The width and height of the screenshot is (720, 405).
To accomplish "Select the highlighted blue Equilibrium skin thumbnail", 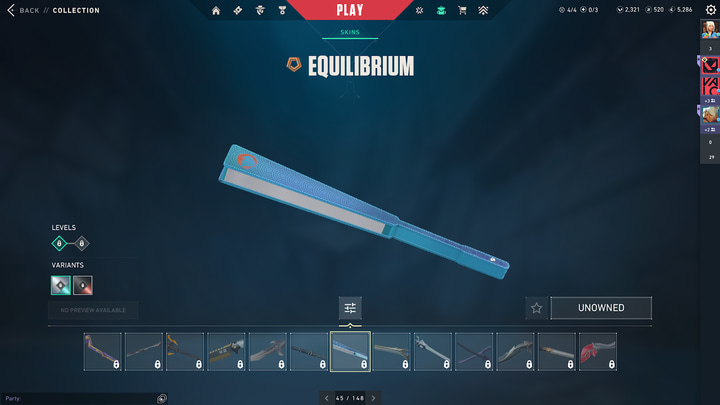I will click(350, 352).
